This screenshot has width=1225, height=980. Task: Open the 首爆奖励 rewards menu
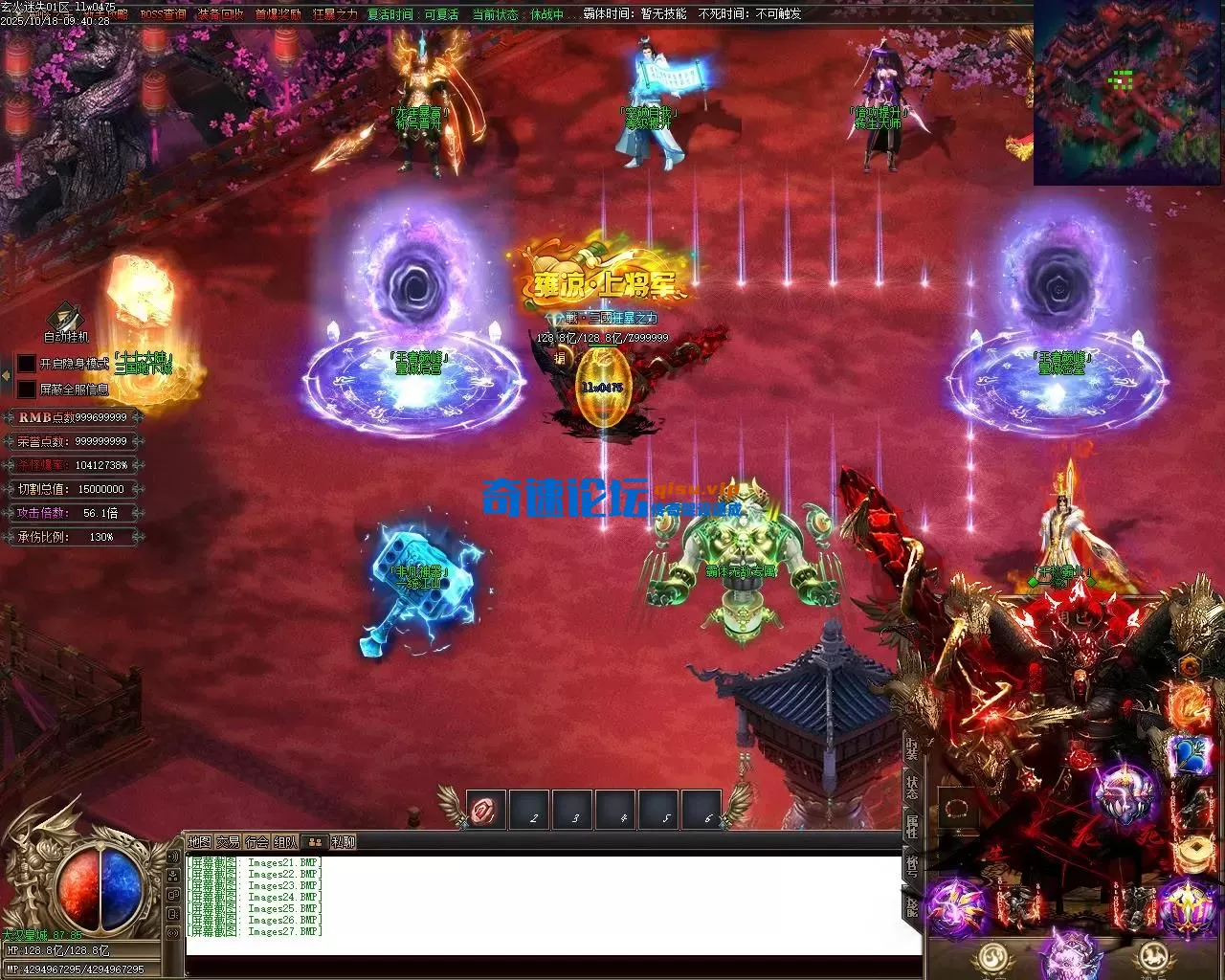(x=278, y=14)
